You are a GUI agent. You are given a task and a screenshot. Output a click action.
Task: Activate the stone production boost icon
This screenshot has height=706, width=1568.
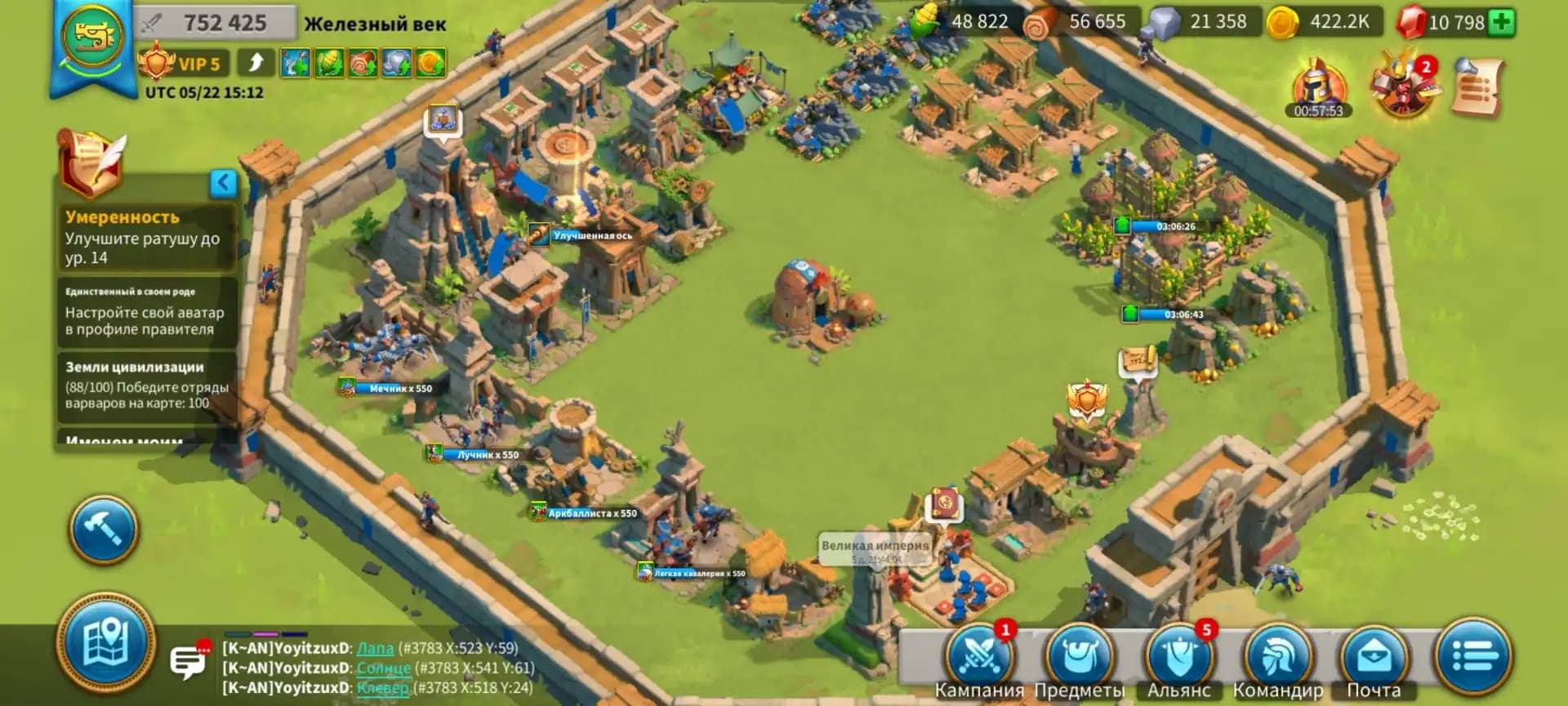coord(398,62)
